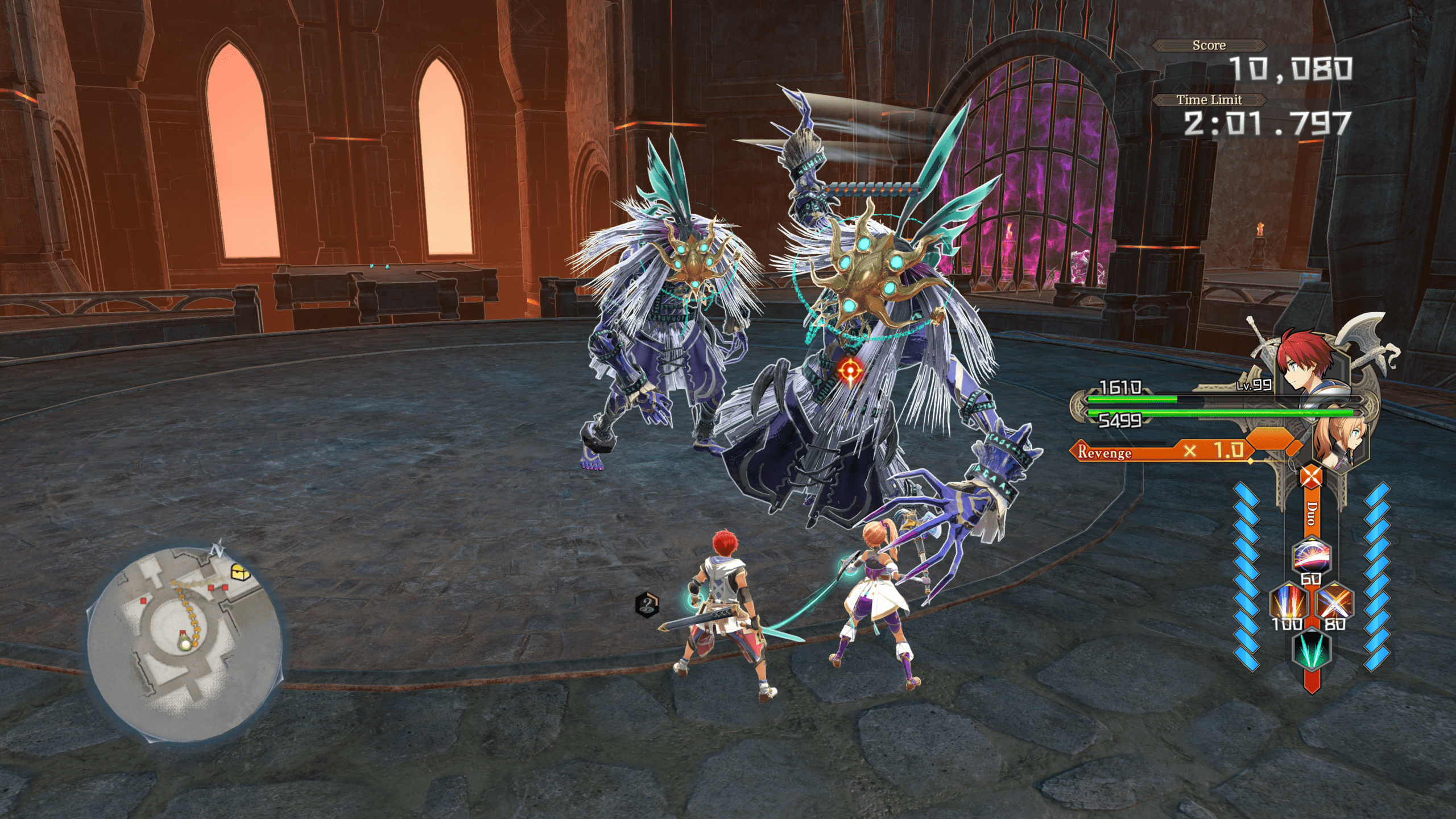Activate the top skill costing 60
The image size is (1456, 819).
1310,556
